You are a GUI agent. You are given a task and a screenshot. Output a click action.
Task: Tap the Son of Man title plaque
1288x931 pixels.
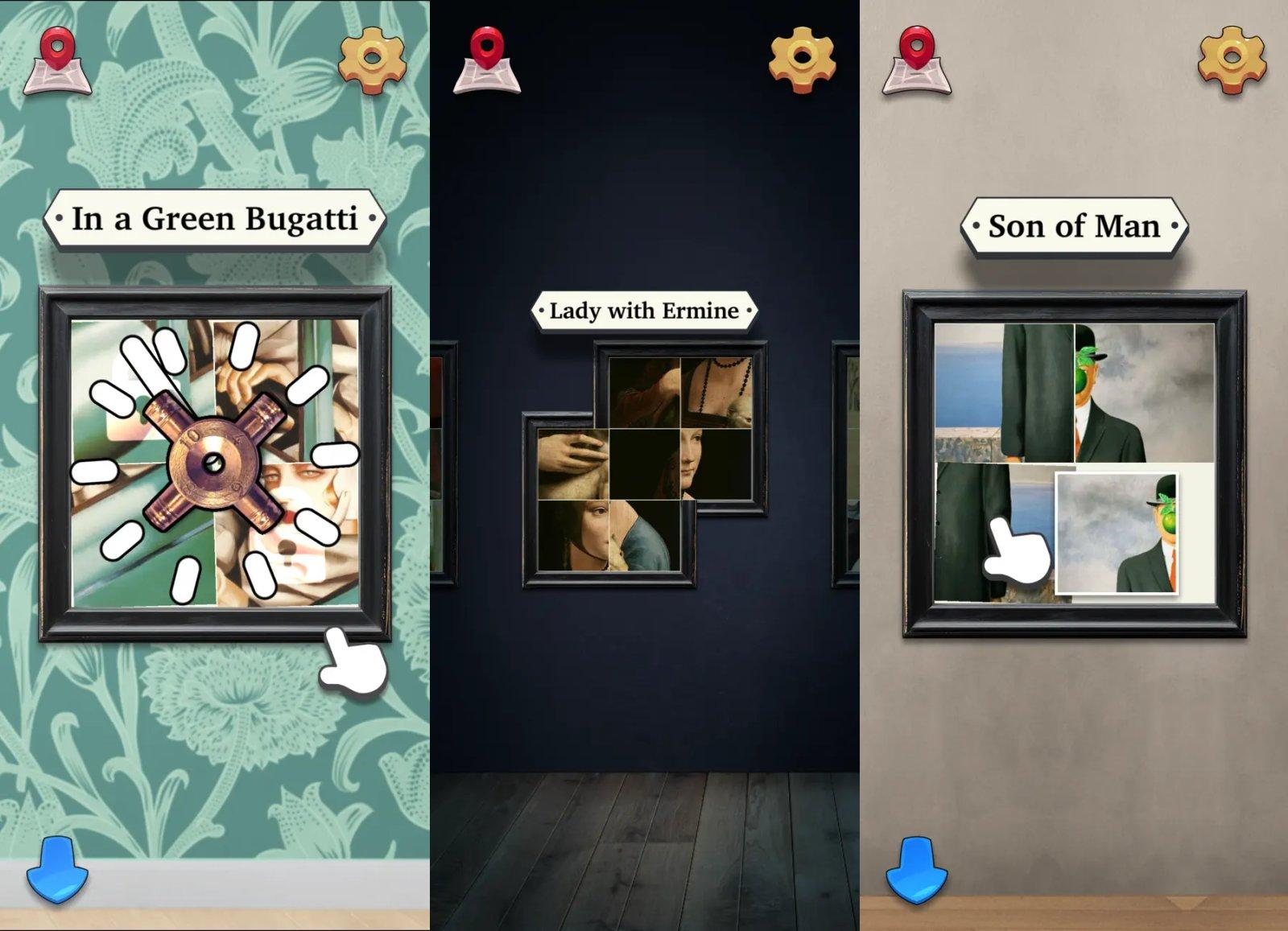point(1075,226)
